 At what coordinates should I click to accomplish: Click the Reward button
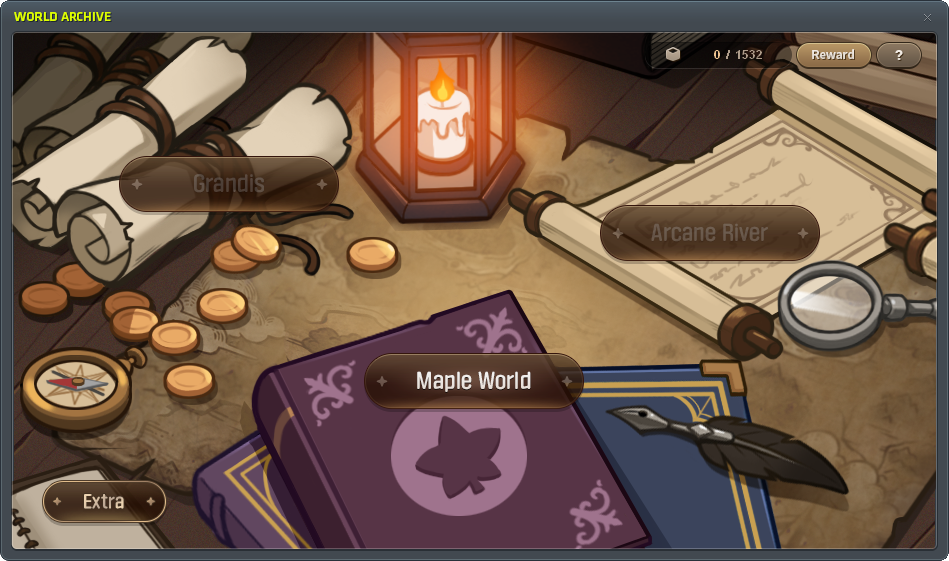click(x=832, y=55)
